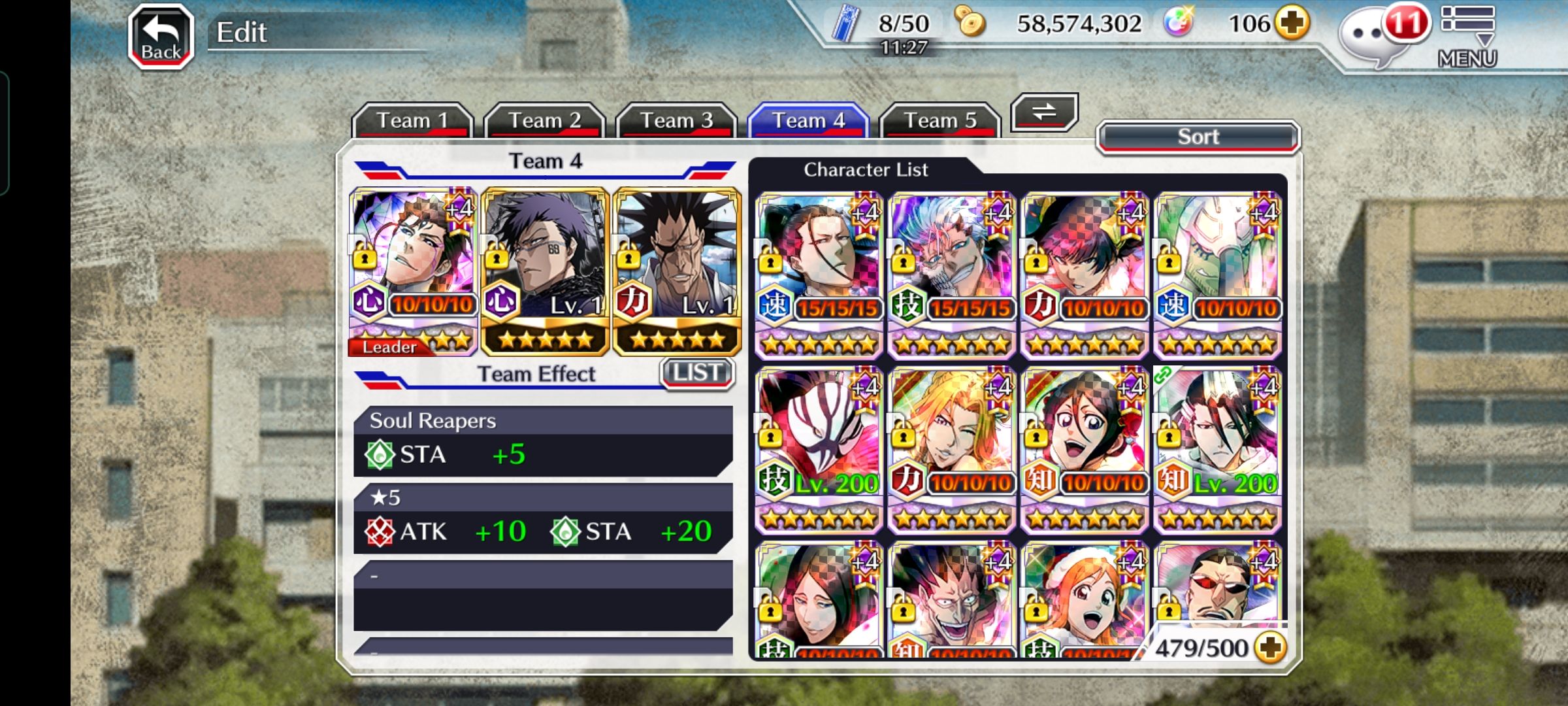Viewport: 1568px width, 706px height.
Task: Switch to the Team 1 tab
Action: (x=412, y=120)
